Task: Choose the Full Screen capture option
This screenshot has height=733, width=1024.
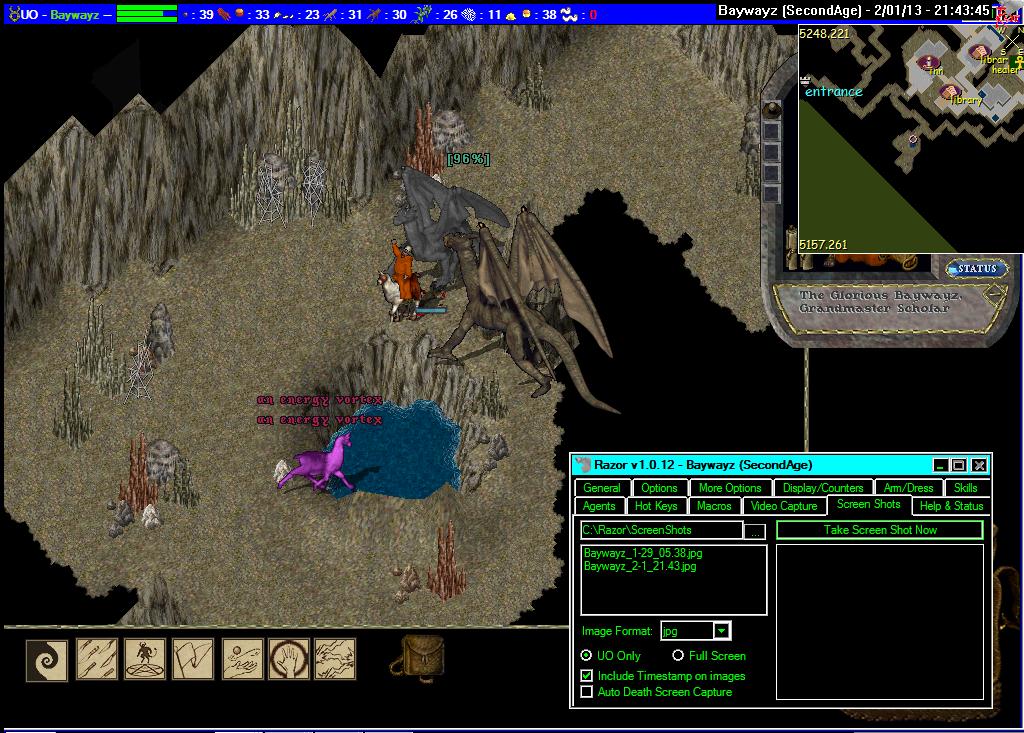Action: coord(678,656)
